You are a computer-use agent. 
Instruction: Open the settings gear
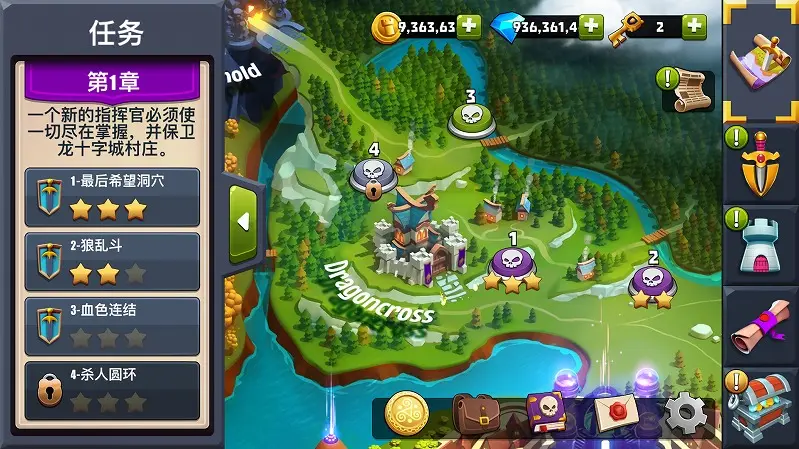point(686,411)
